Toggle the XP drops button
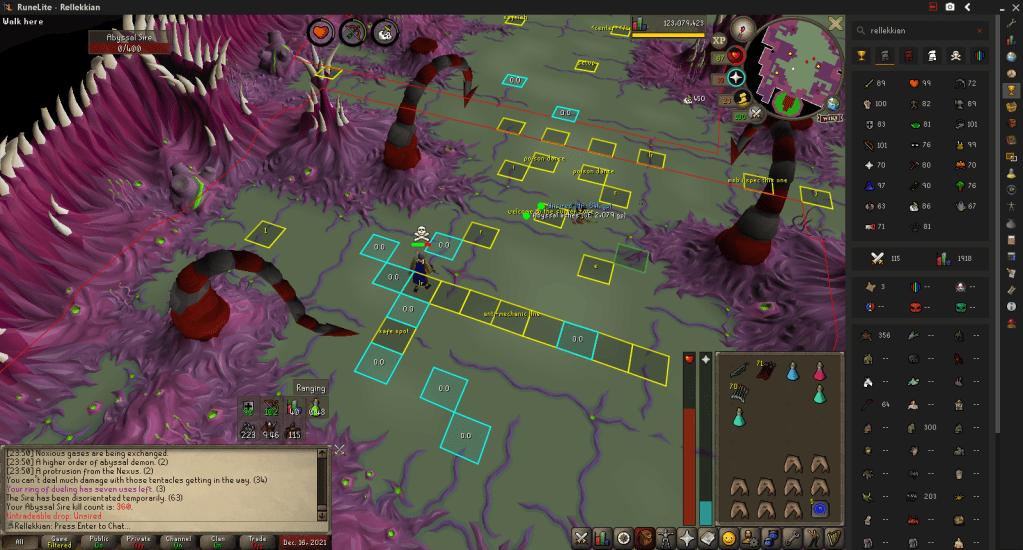This screenshot has height=550, width=1023. point(719,41)
